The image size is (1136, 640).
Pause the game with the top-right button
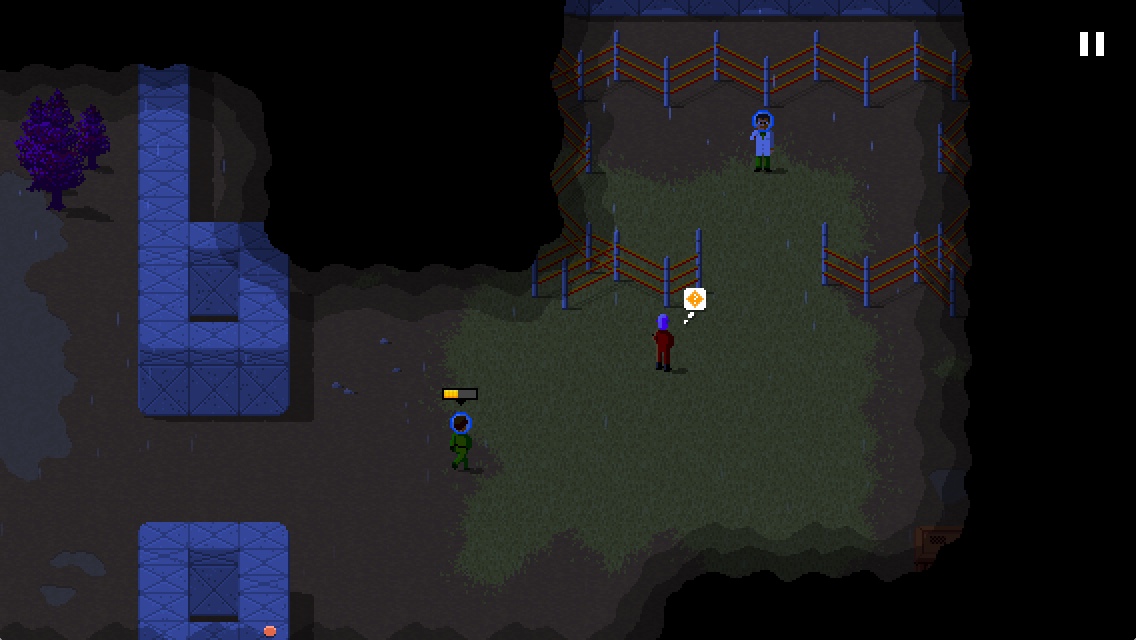coord(1091,44)
